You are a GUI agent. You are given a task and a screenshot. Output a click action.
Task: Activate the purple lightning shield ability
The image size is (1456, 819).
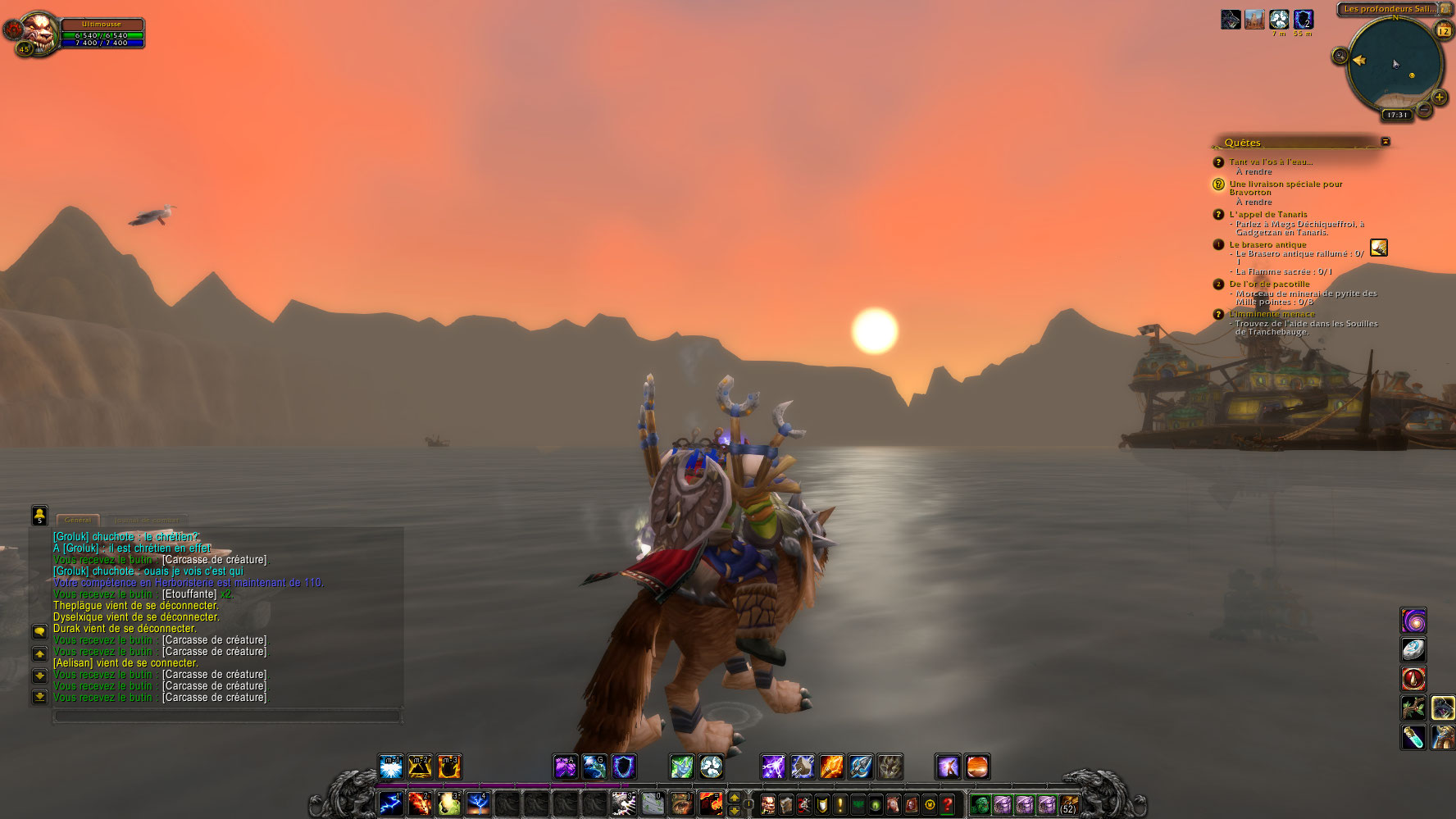pos(772,767)
